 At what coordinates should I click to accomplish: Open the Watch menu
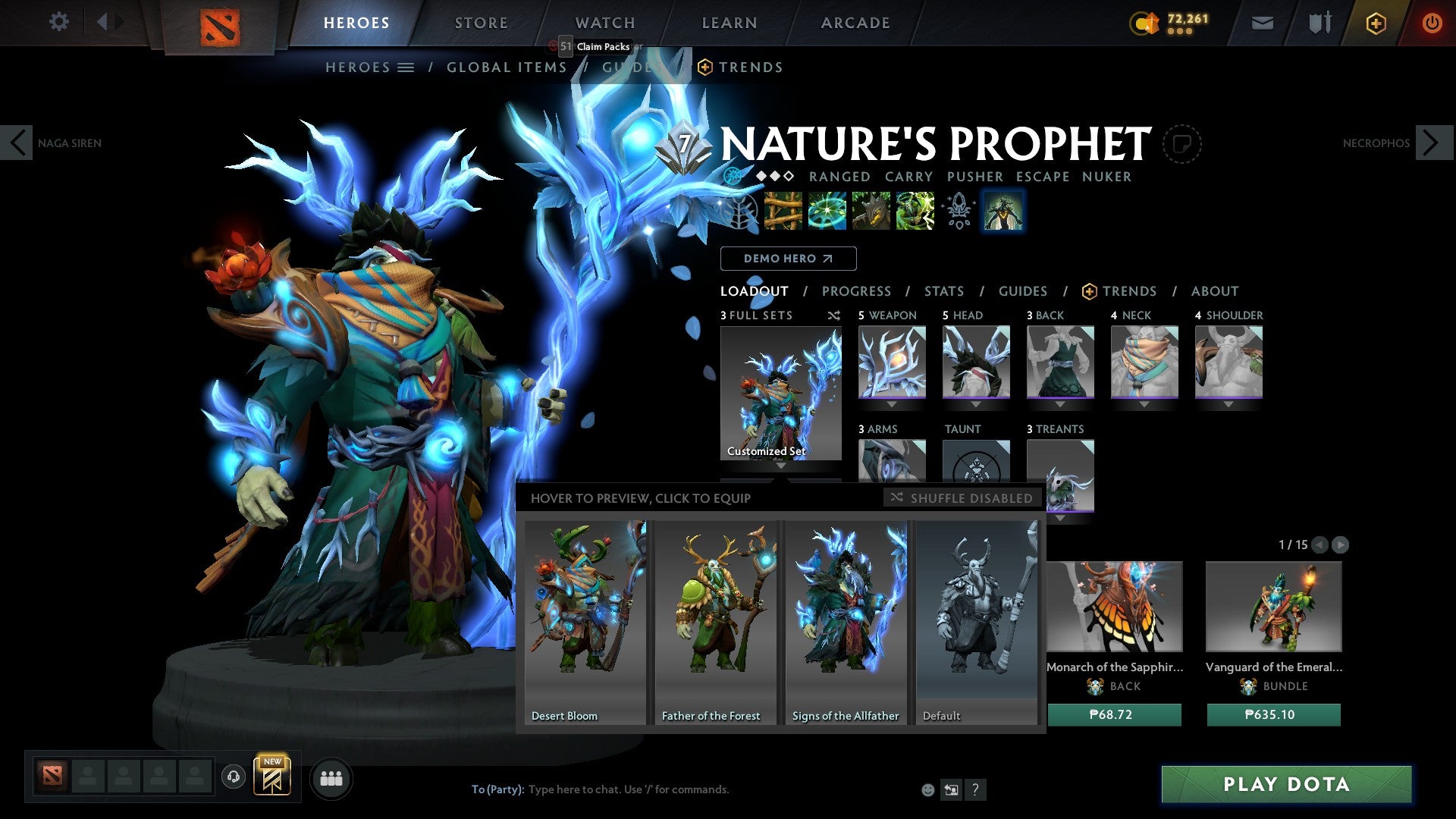604,23
